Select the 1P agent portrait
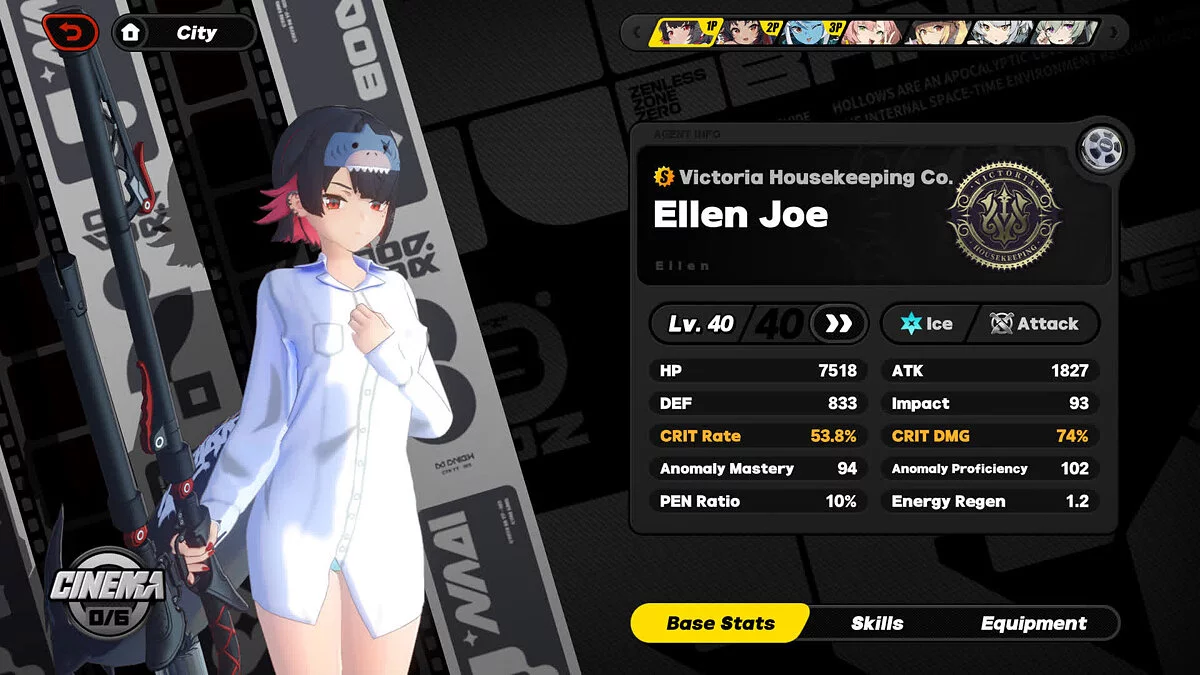This screenshot has height=675, width=1200. (684, 33)
